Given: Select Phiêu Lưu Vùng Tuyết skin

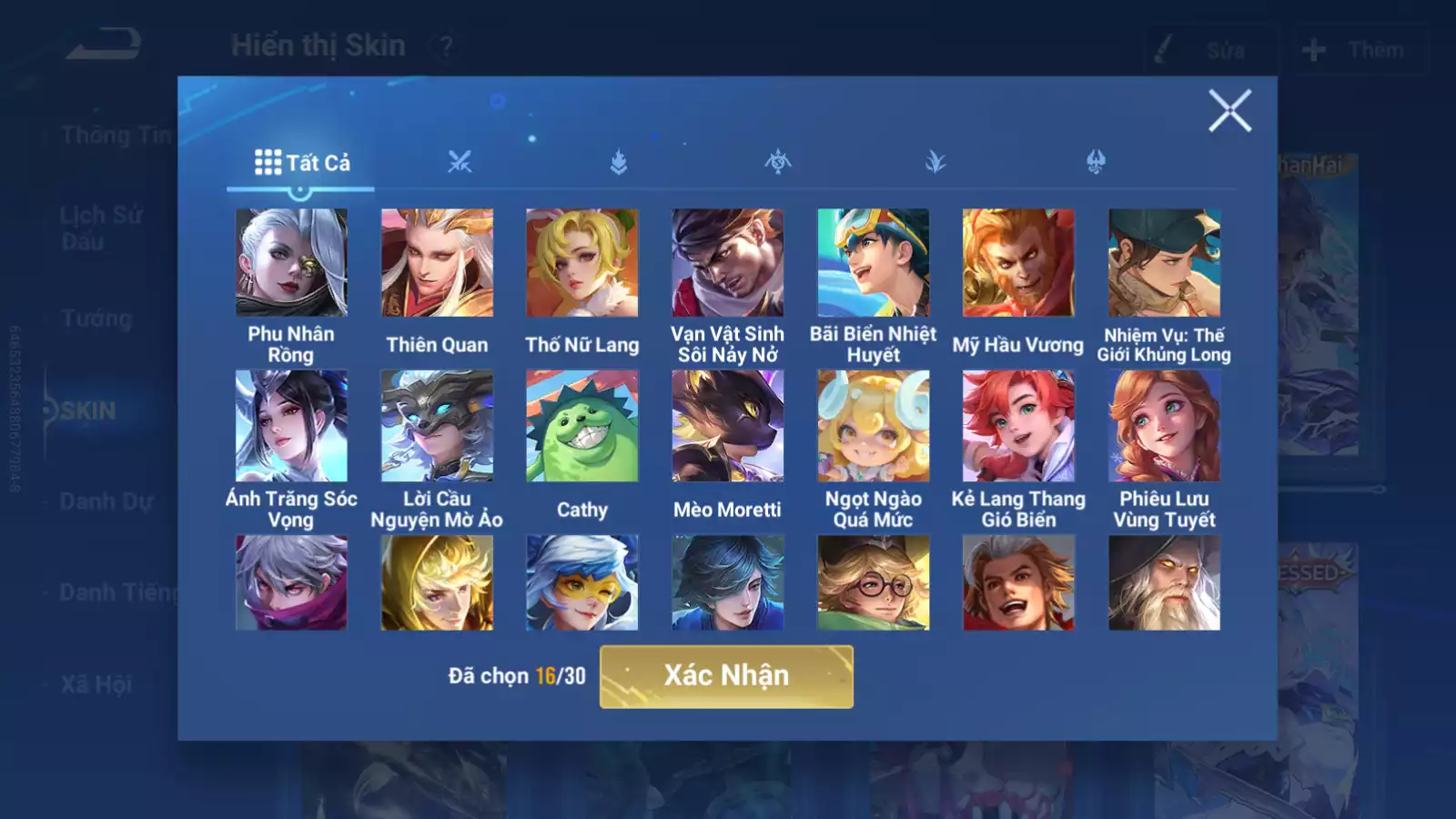Looking at the screenshot, I should 1164,425.
